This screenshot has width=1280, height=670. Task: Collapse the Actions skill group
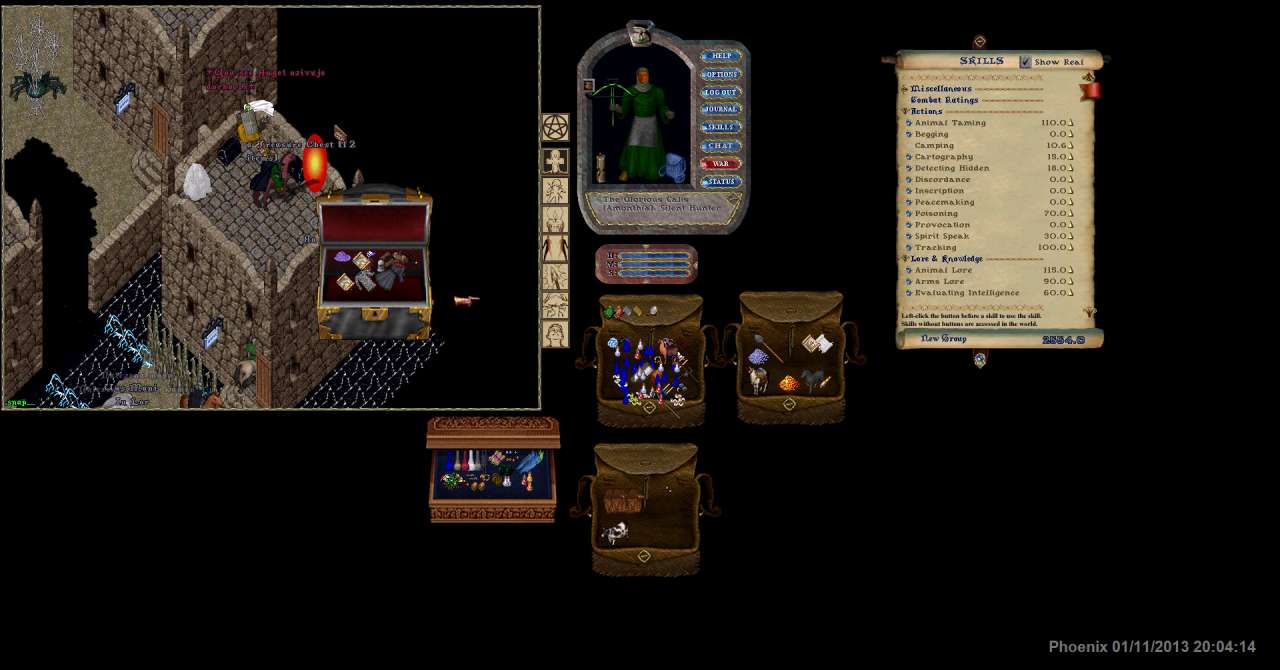(906, 112)
